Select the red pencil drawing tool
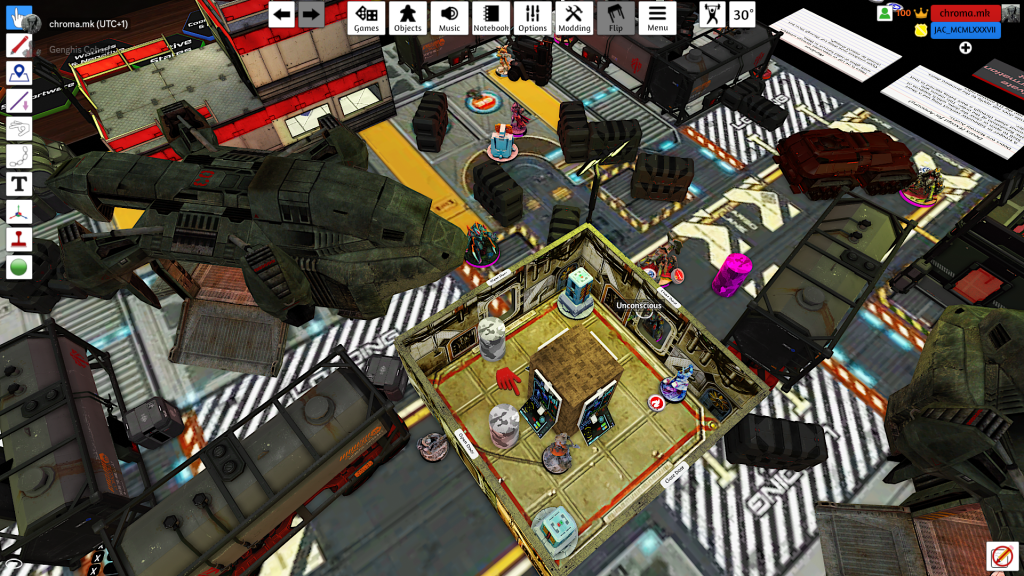 click(x=19, y=46)
